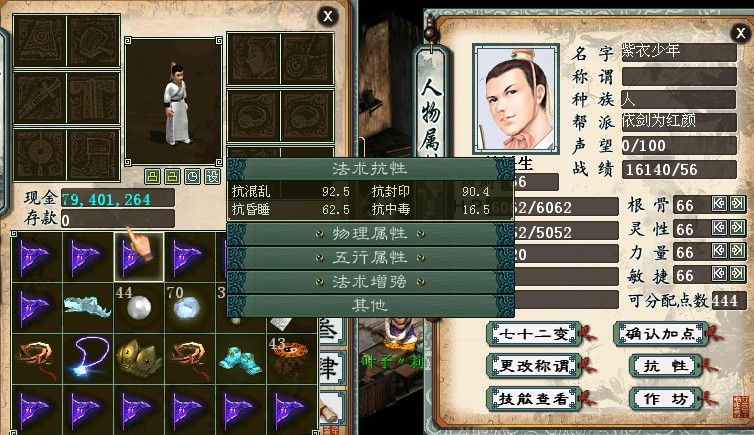Confirm point allocation with 确认加点
This screenshot has height=435, width=754.
tap(659, 334)
